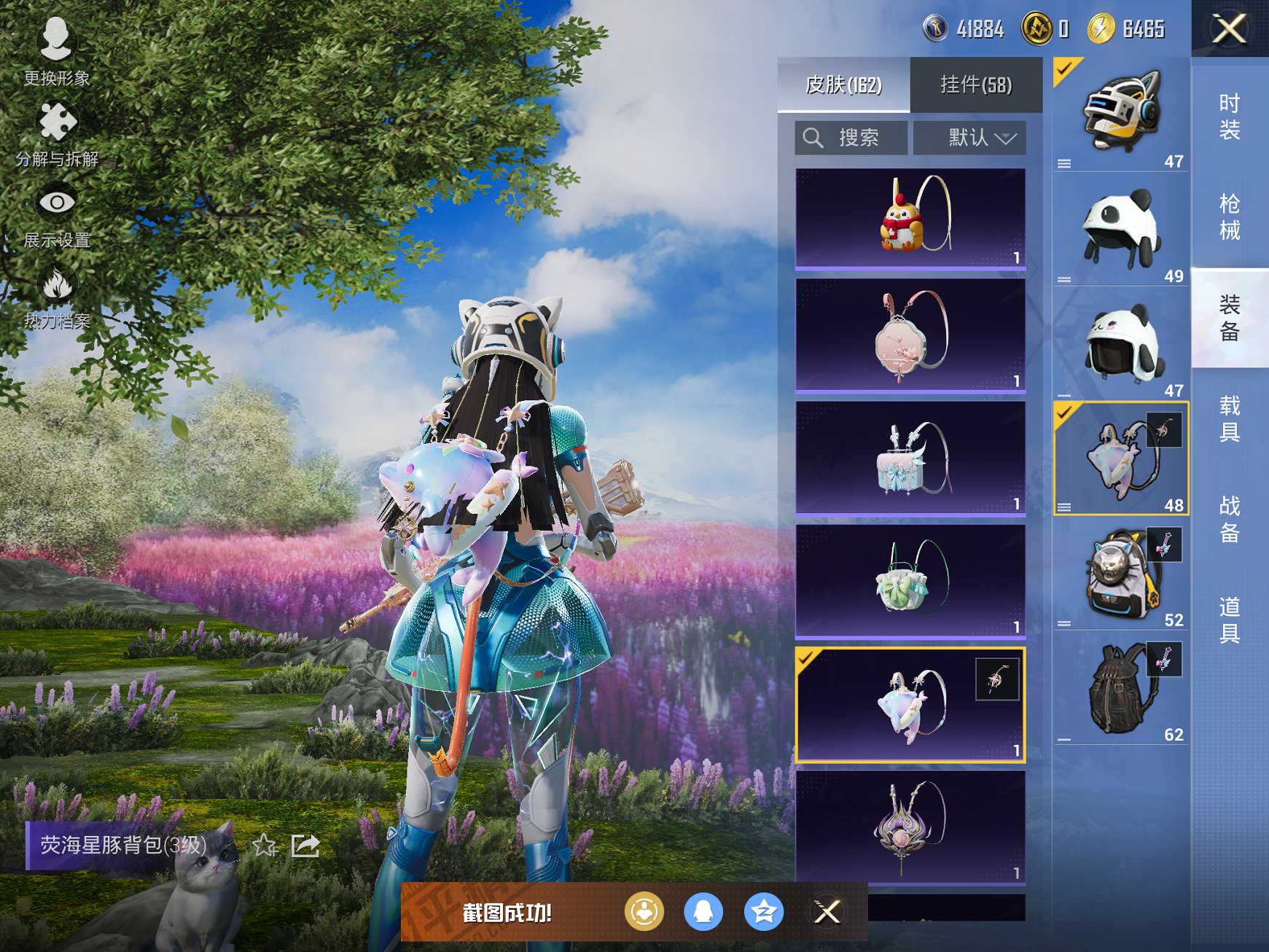Switch to the 载具 vehicles category

[x=1230, y=418]
